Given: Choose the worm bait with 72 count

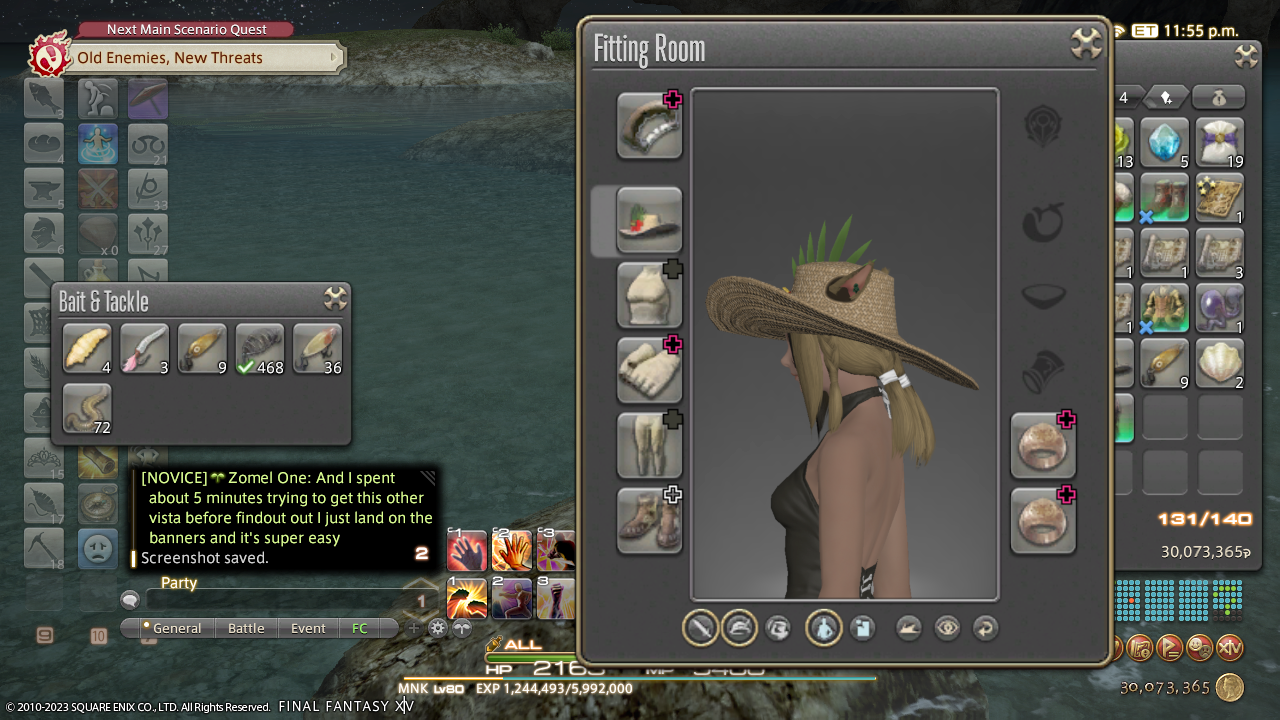Looking at the screenshot, I should tap(87, 408).
